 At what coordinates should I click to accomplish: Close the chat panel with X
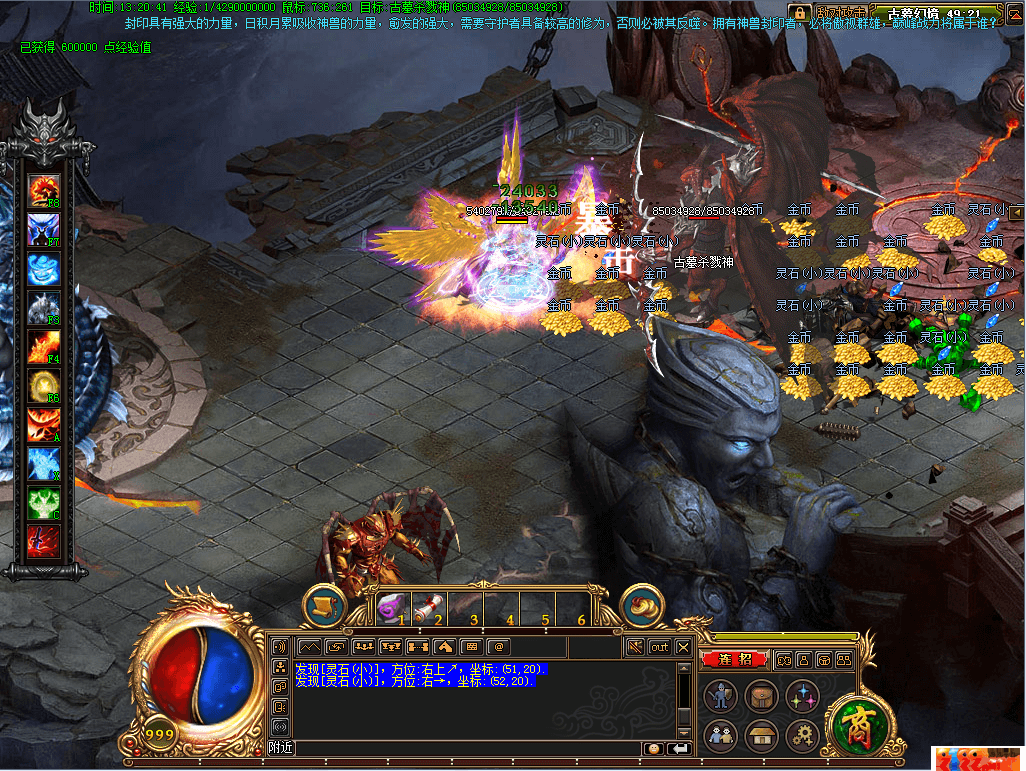[683, 647]
